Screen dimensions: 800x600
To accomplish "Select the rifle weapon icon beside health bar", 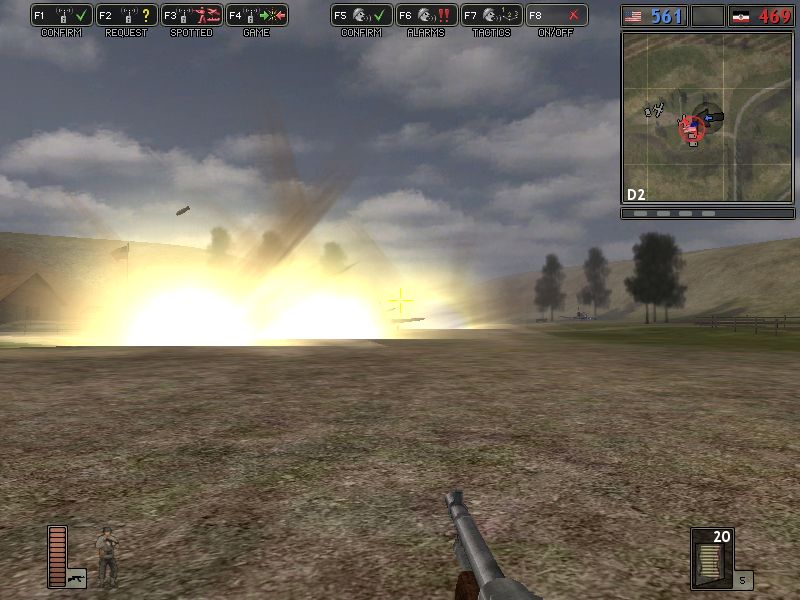I will 77,577.
